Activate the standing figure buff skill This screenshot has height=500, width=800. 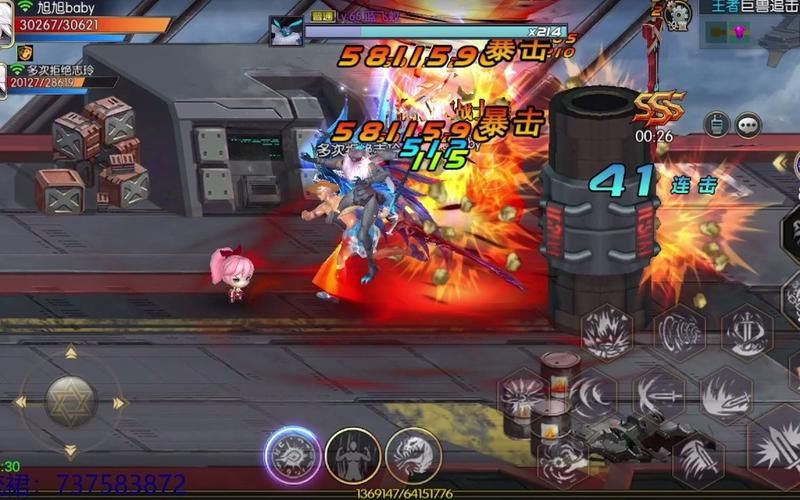(x=352, y=455)
